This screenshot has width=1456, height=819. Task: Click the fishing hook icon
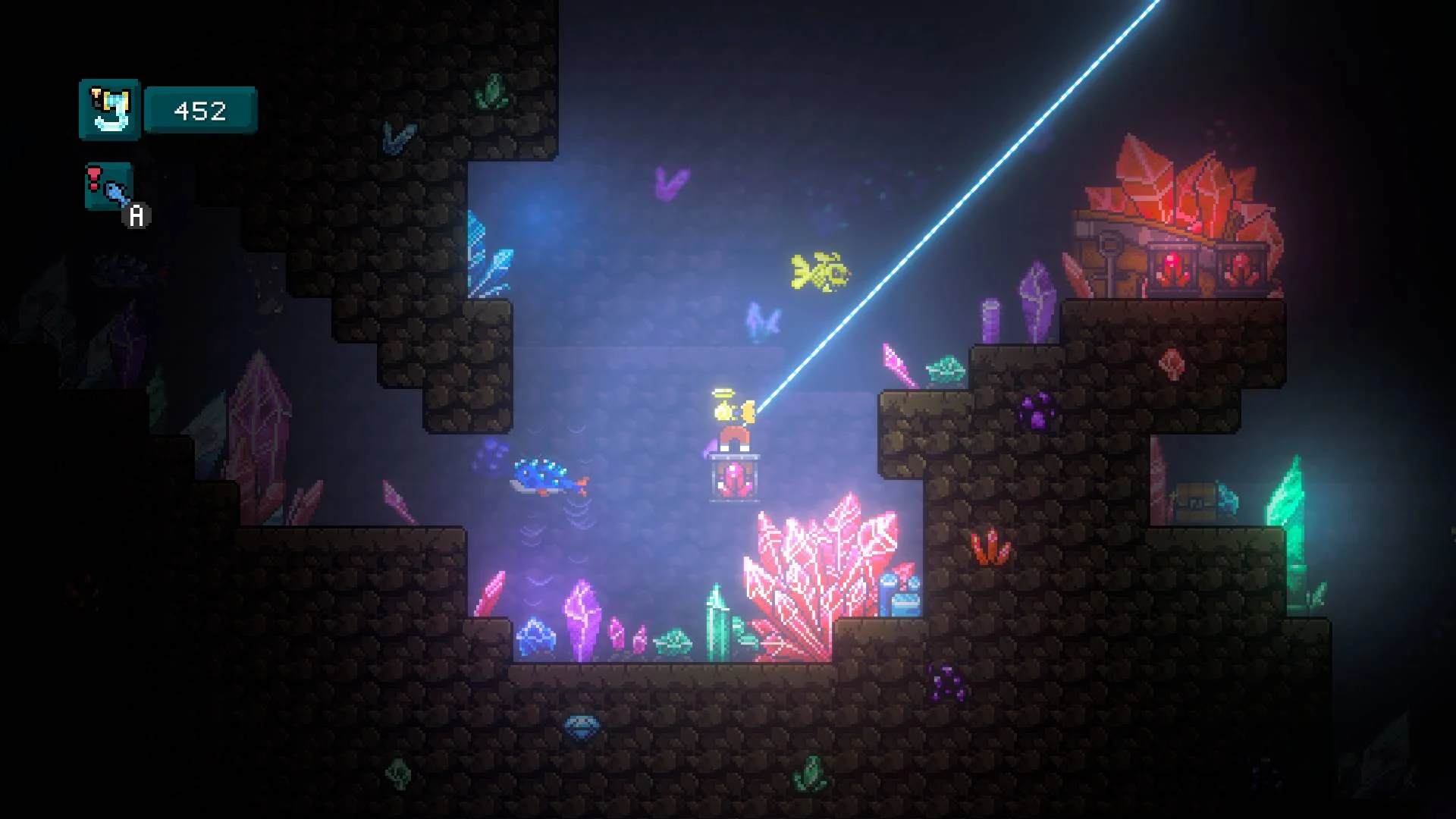click(110, 110)
